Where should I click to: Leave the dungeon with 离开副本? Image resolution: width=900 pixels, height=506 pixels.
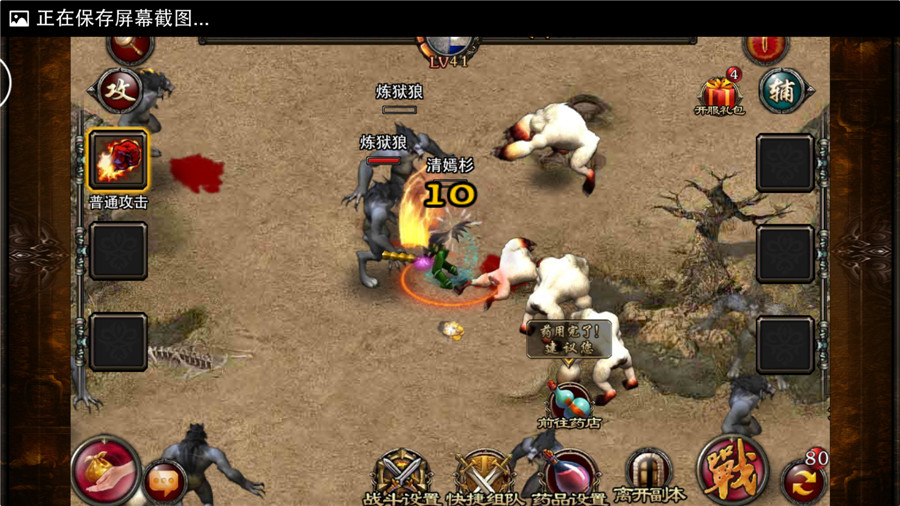point(649,474)
